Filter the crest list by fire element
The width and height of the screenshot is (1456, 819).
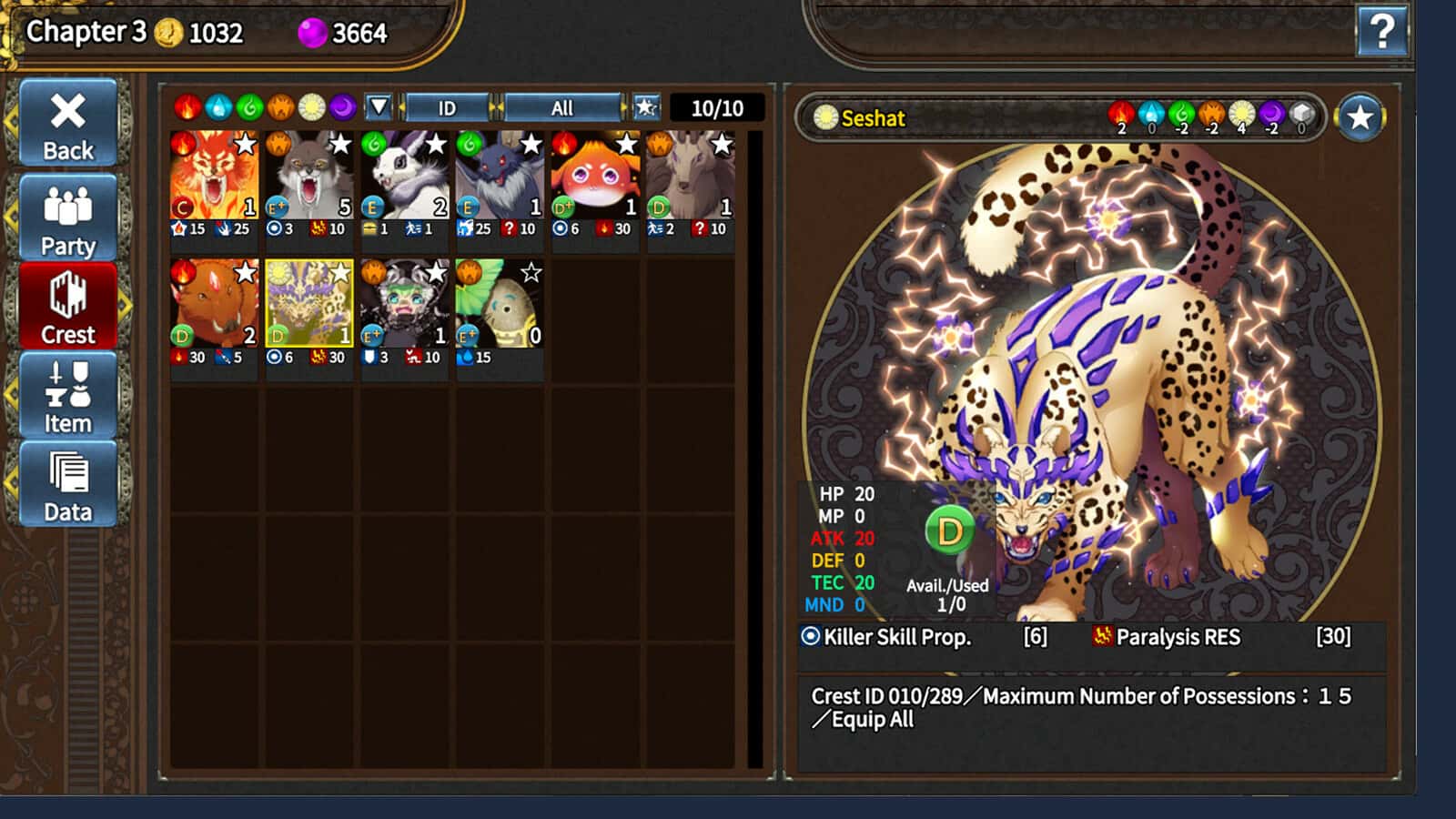pos(187,107)
